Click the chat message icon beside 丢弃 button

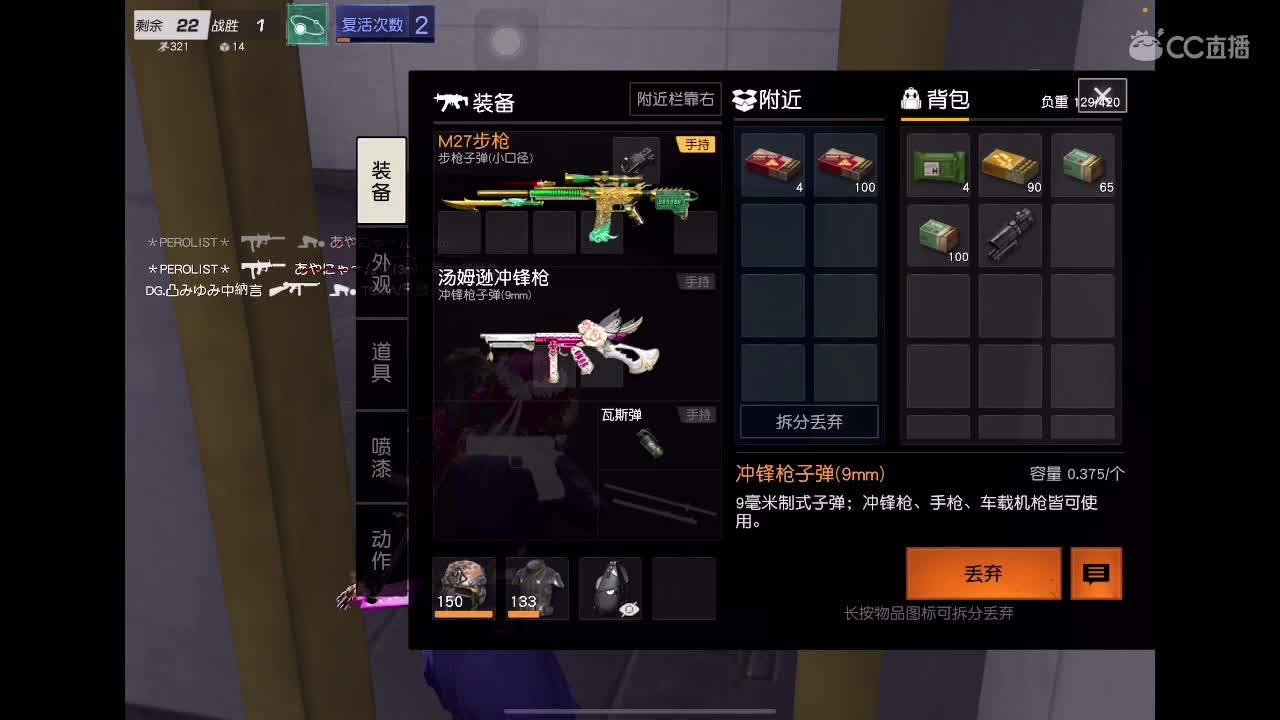(1096, 573)
